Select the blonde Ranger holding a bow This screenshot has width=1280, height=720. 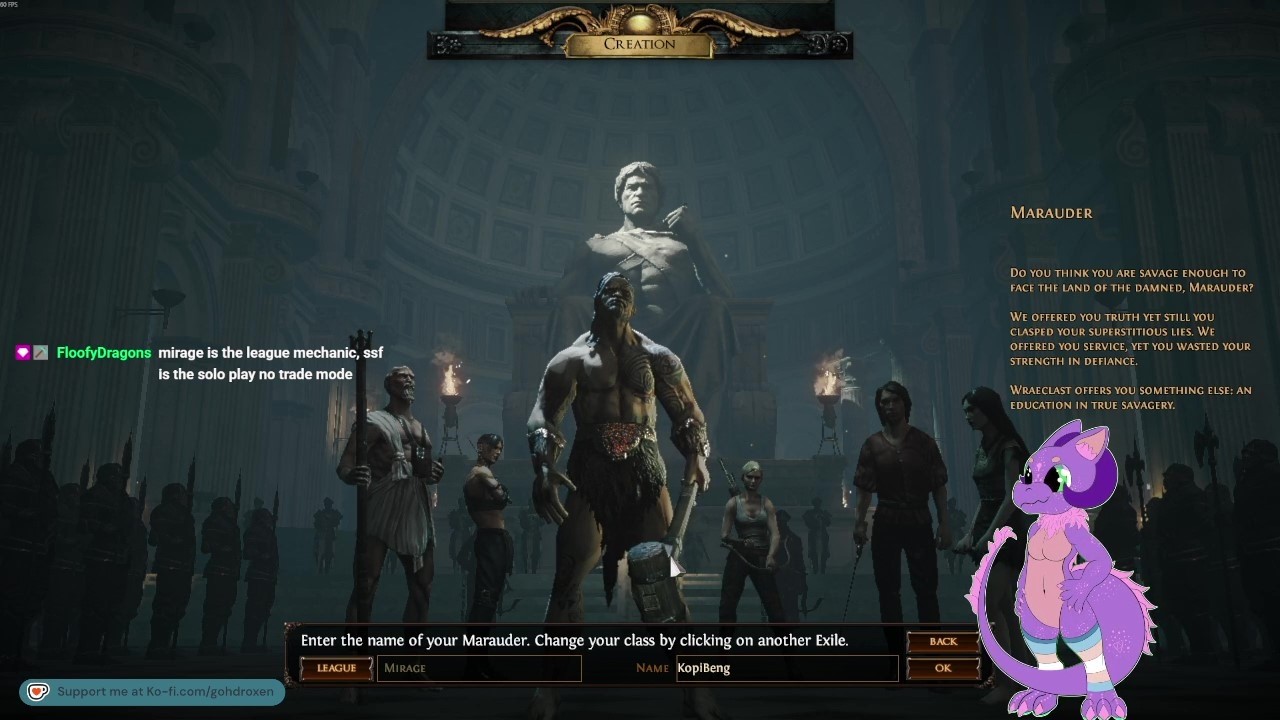[750, 530]
